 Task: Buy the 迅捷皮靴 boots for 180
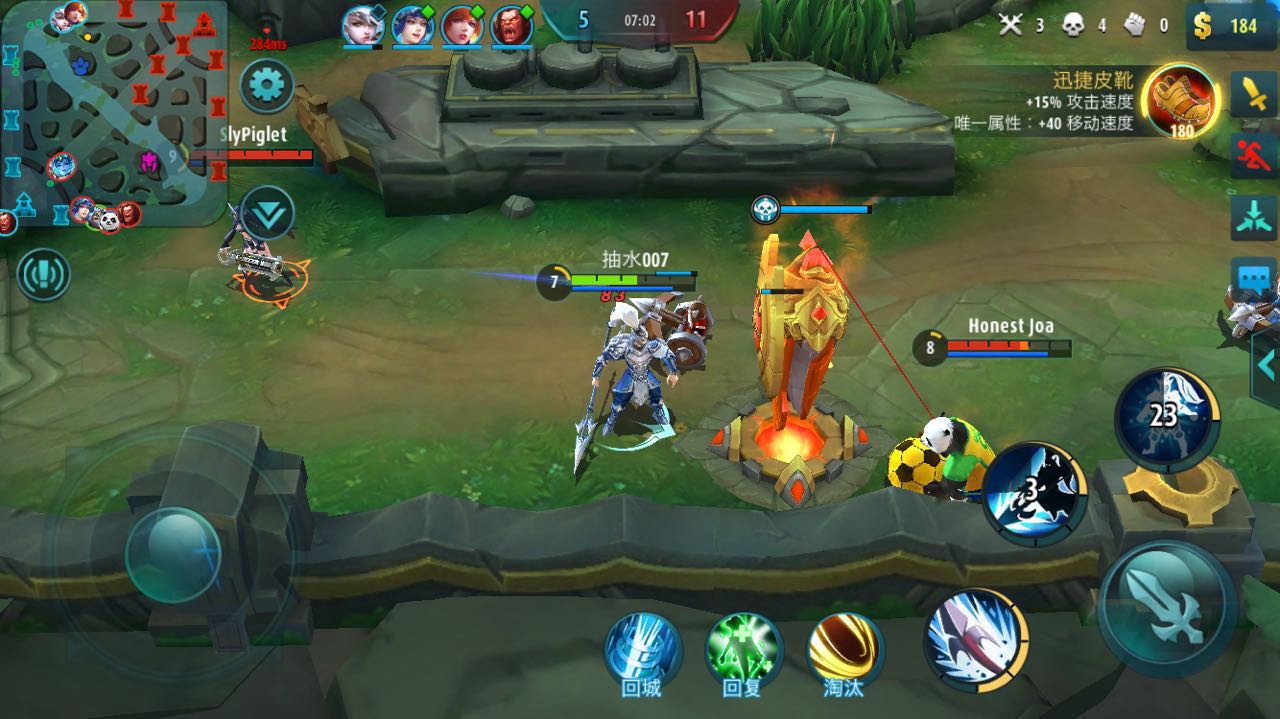[x=1182, y=99]
